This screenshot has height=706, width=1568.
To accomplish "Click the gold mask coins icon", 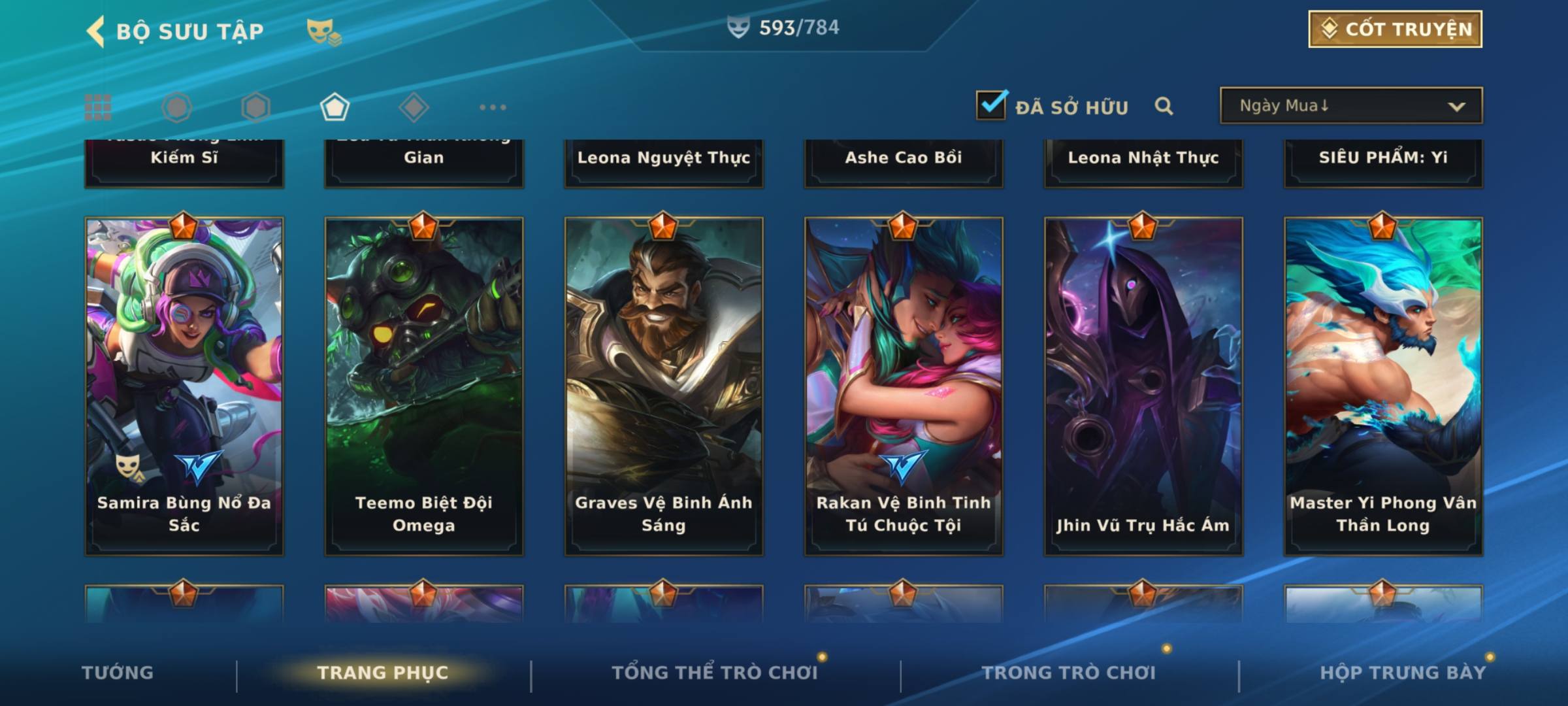I will [x=323, y=31].
